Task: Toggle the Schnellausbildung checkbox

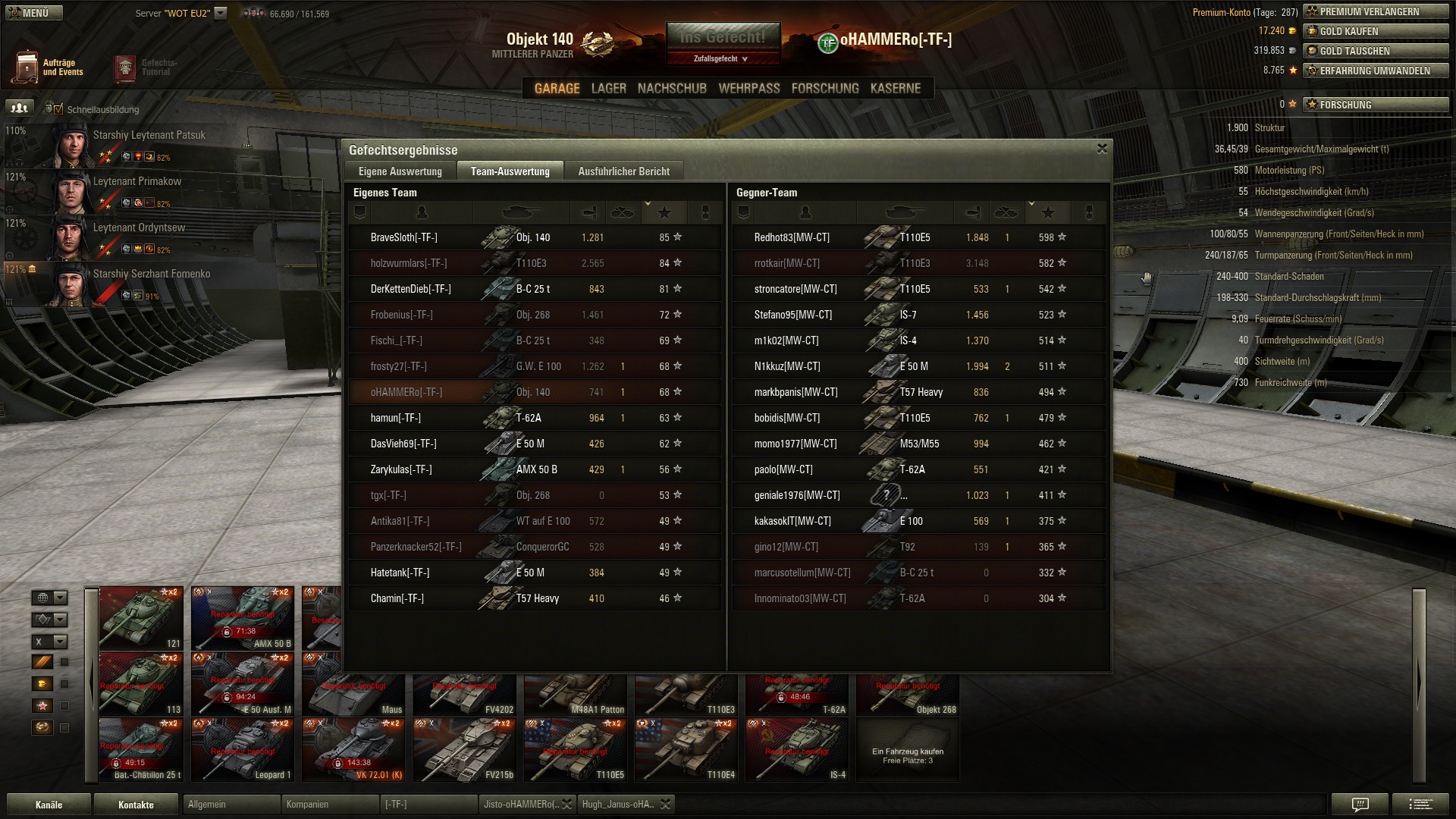Action: tap(58, 109)
